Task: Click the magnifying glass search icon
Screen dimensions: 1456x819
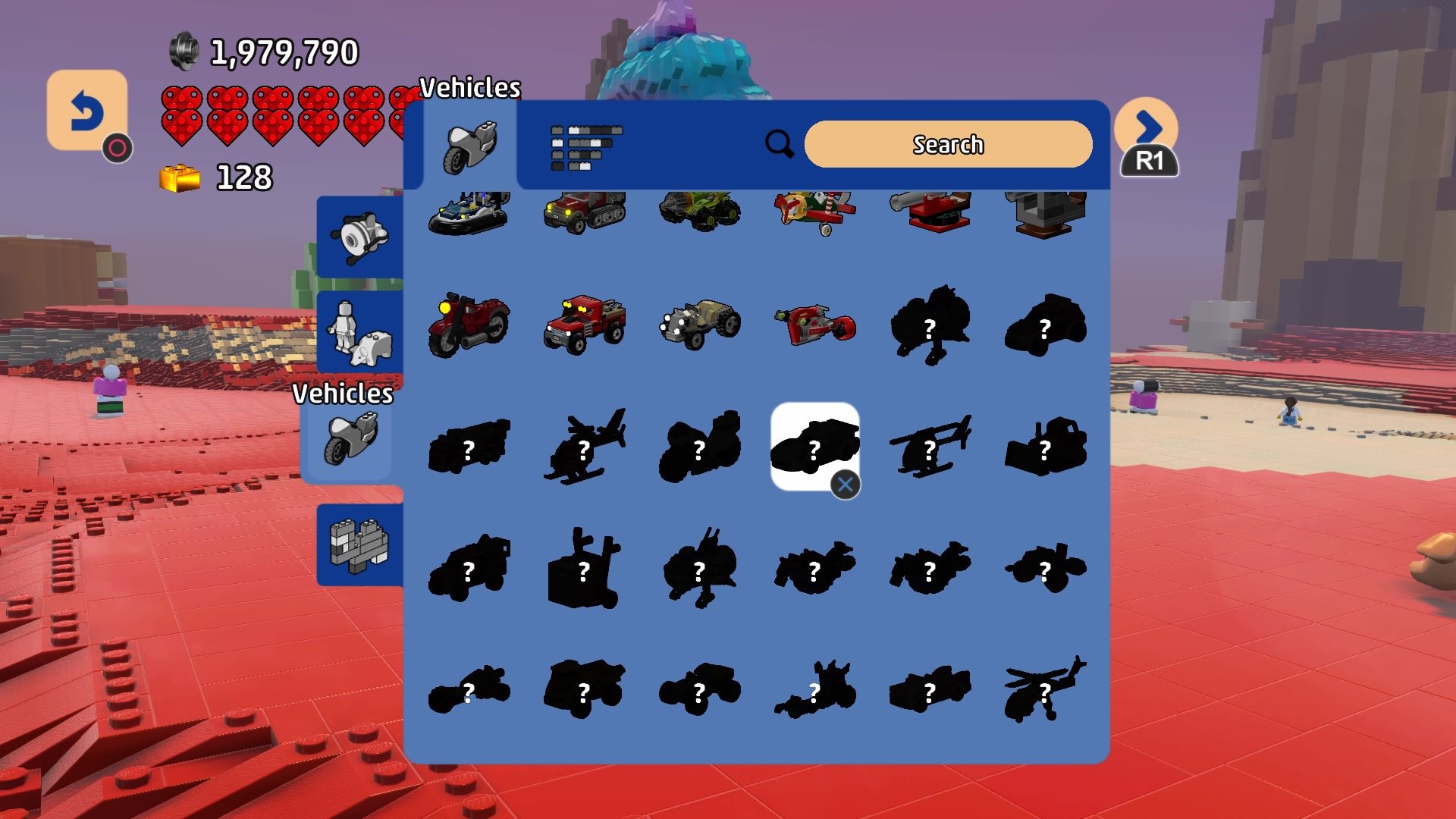Action: pyautogui.click(x=780, y=143)
